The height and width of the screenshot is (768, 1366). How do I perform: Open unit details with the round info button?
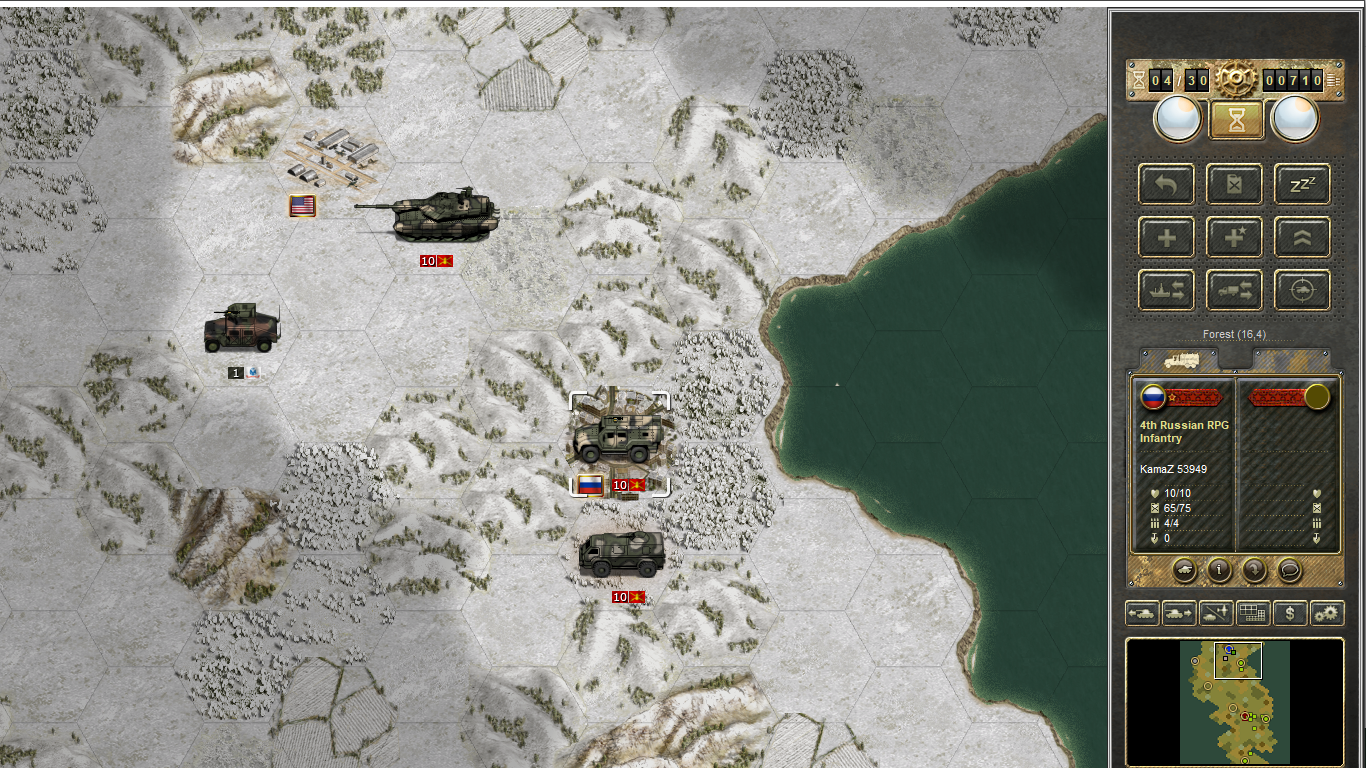click(1219, 570)
